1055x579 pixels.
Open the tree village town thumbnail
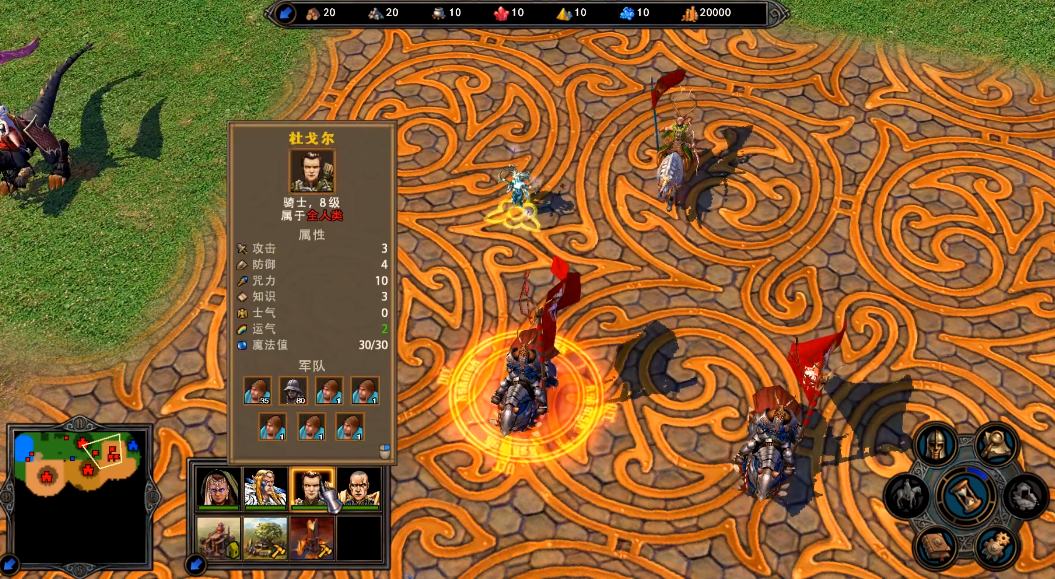[x=265, y=538]
